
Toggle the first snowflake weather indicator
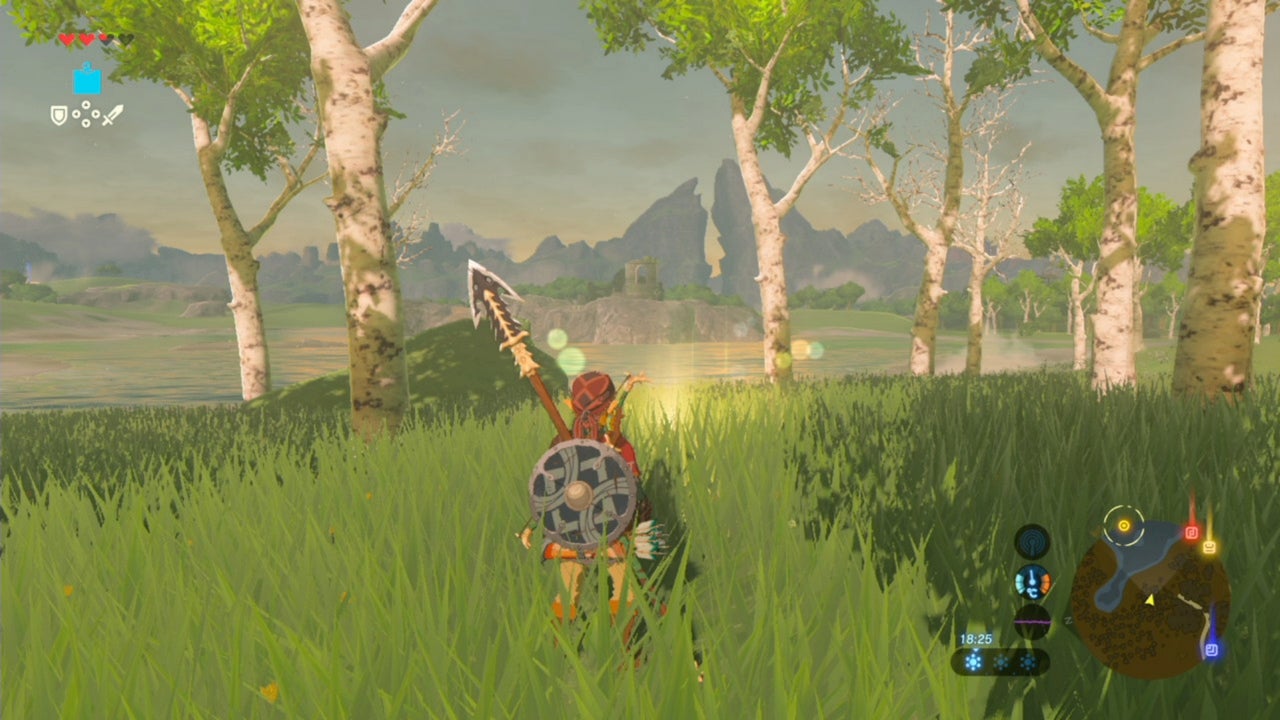pyautogui.click(x=974, y=660)
